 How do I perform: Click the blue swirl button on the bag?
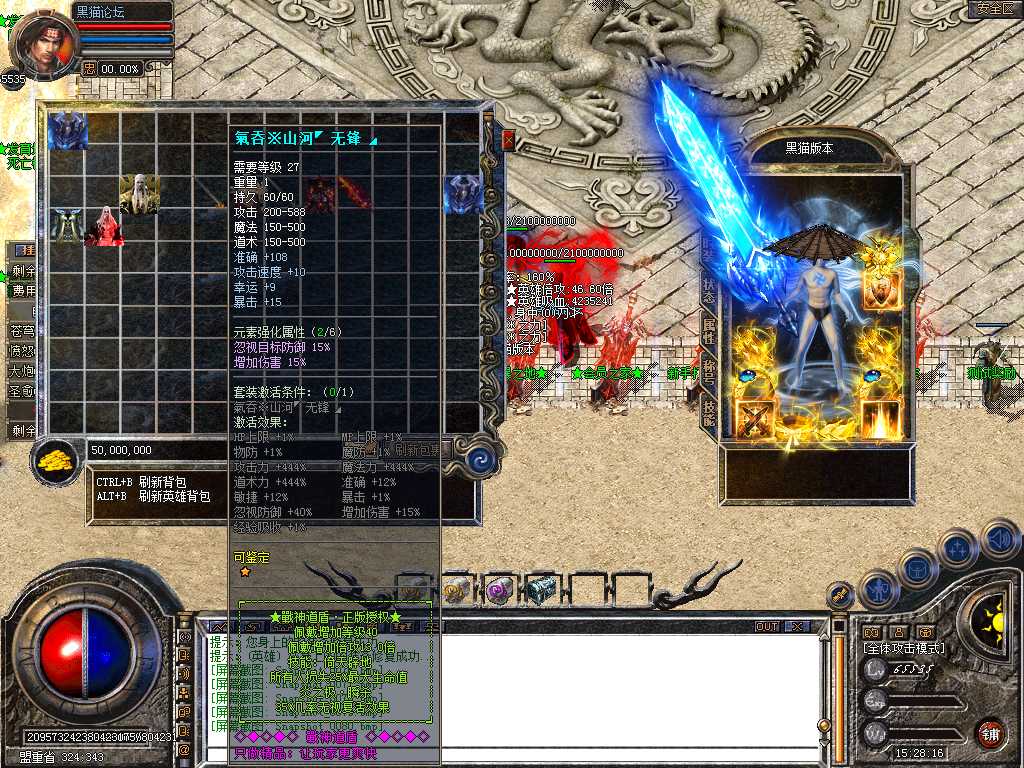[481, 460]
